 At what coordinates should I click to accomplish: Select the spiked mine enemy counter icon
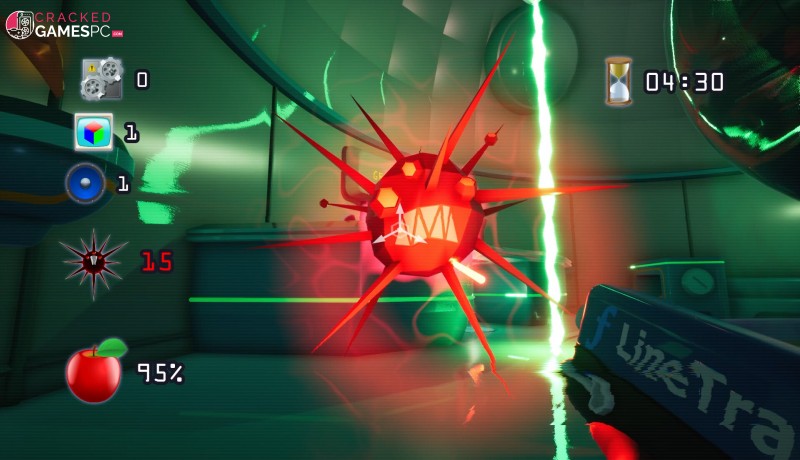[x=93, y=263]
